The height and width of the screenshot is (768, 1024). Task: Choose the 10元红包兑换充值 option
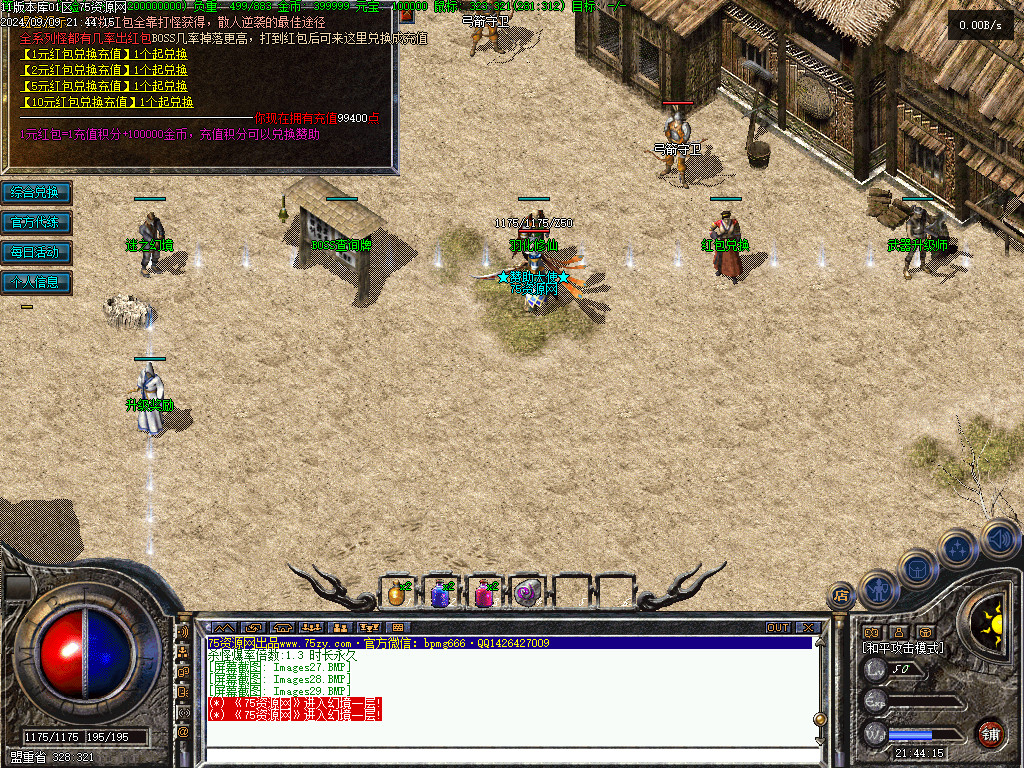pyautogui.click(x=82, y=102)
